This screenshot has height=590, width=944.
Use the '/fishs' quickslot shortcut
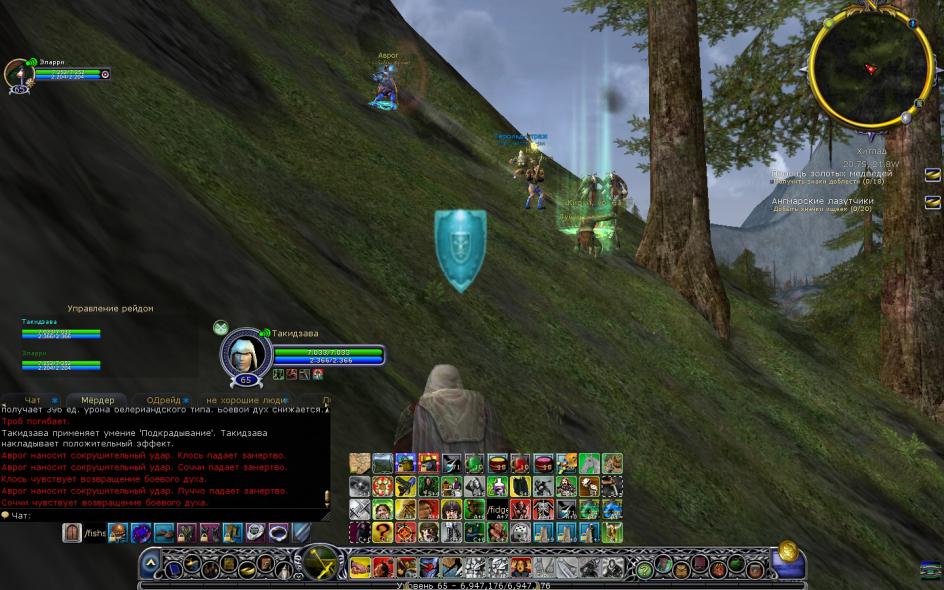click(94, 532)
